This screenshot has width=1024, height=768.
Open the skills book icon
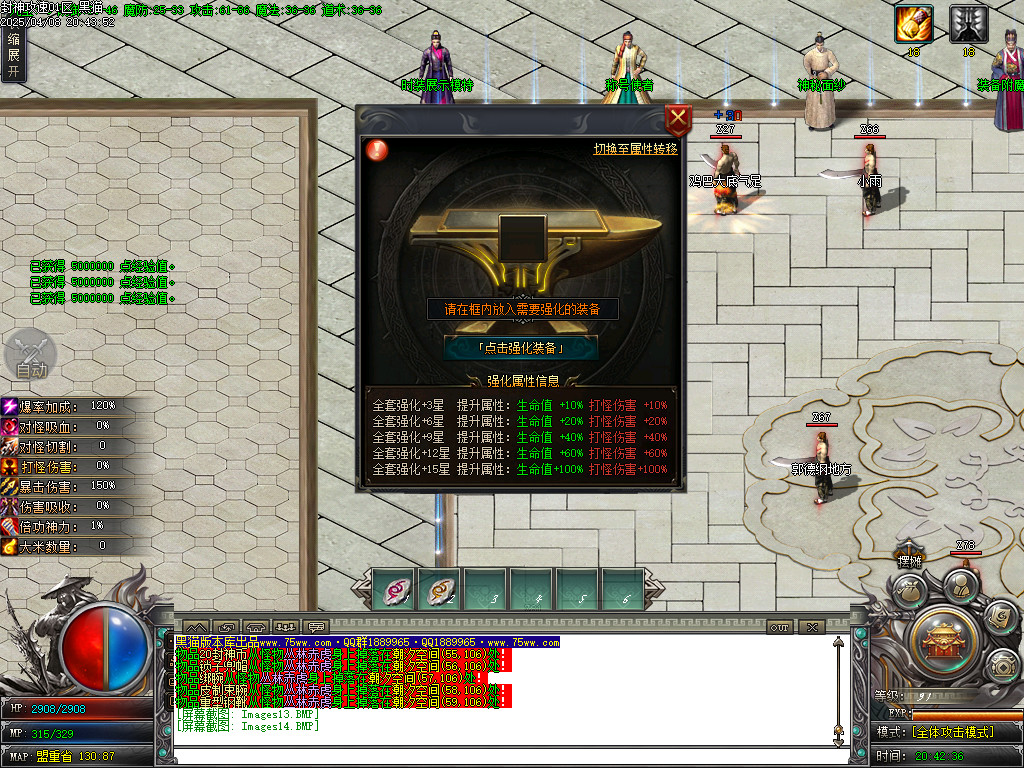point(999,617)
